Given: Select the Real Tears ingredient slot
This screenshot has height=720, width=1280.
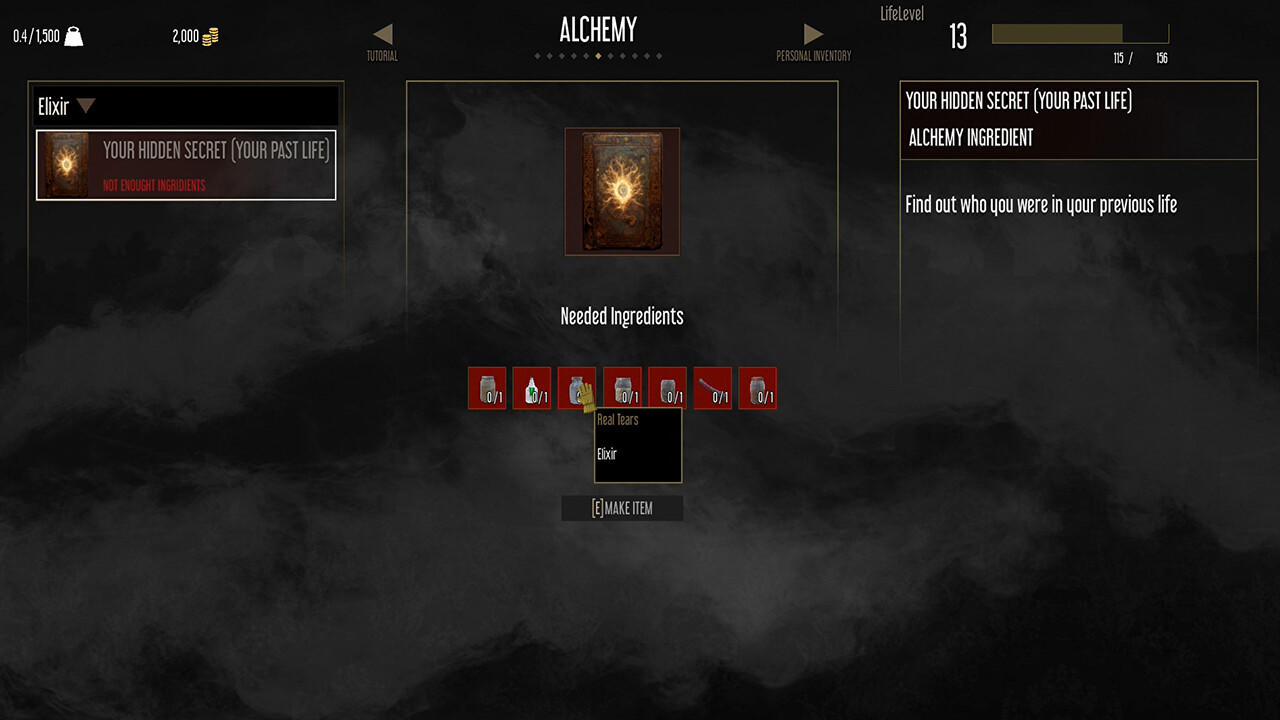Looking at the screenshot, I should click(x=577, y=388).
